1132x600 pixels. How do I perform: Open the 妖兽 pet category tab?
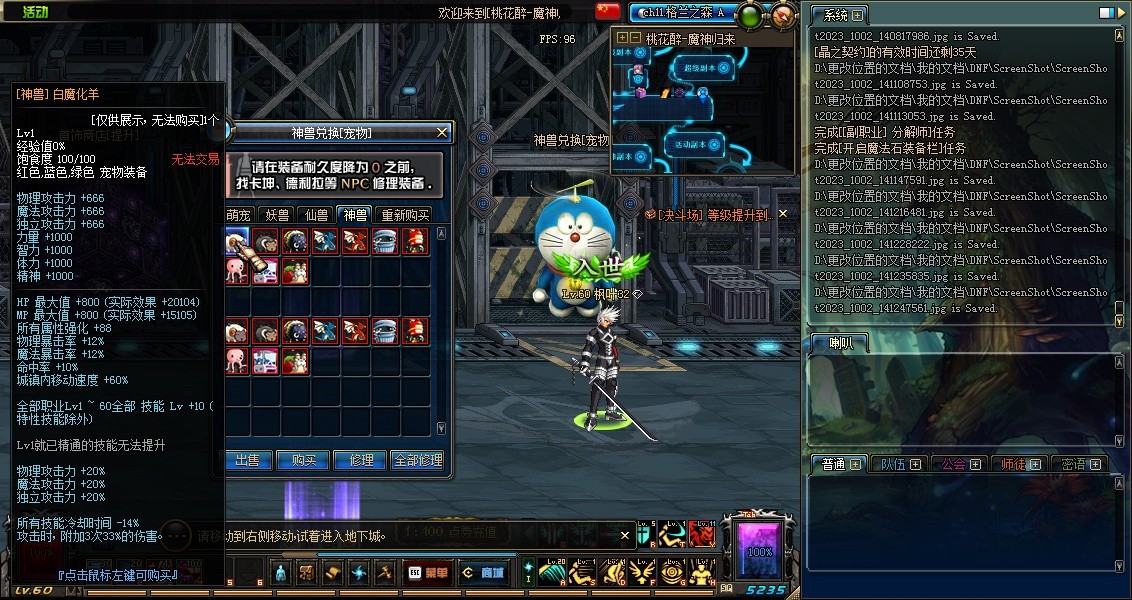(277, 215)
